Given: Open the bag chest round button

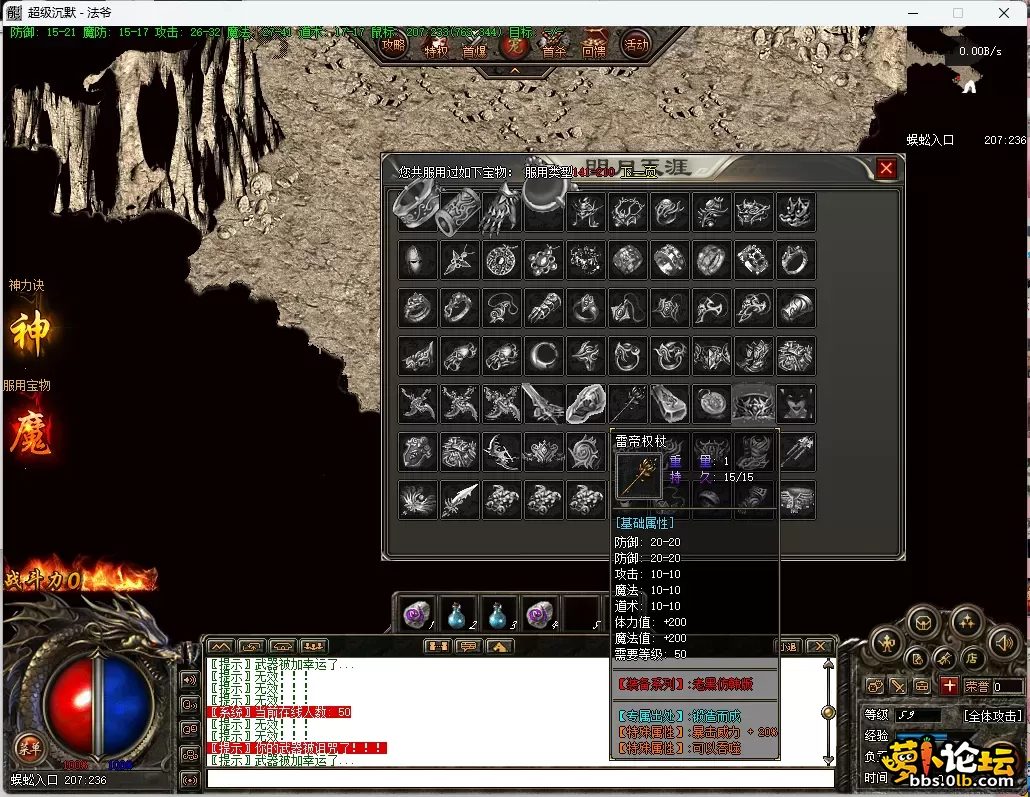Looking at the screenshot, I should pos(922,622).
